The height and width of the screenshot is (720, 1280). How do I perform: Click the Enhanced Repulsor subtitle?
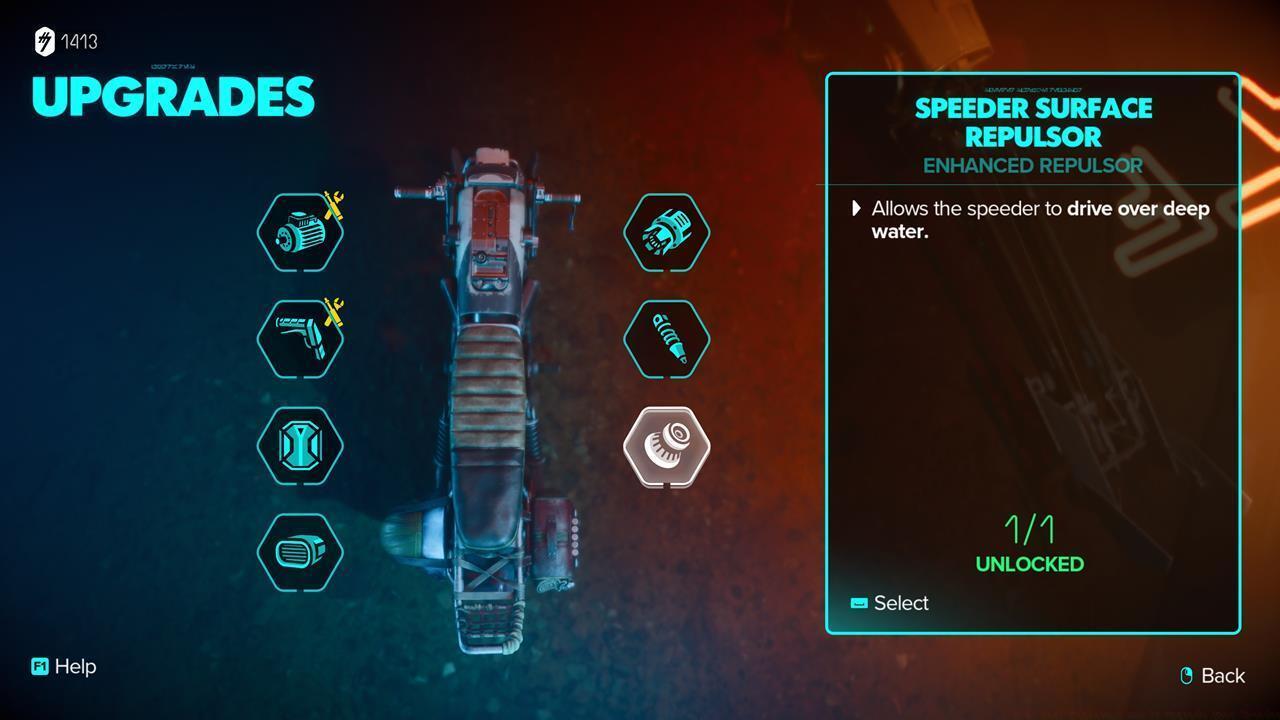1032,166
